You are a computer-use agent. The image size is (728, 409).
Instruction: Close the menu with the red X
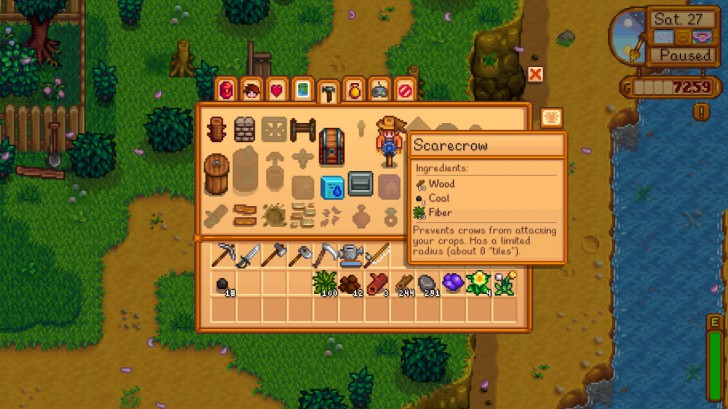[x=535, y=74]
